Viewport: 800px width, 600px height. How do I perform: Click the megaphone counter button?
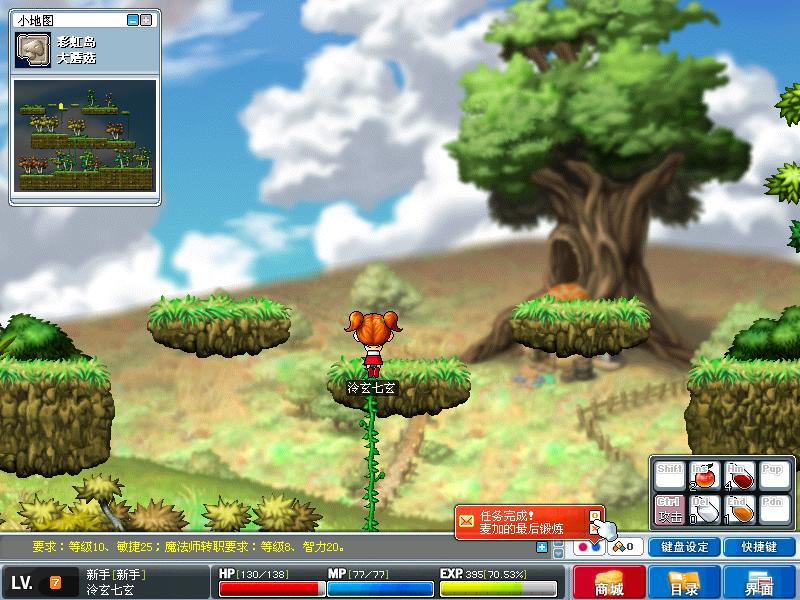tap(626, 547)
